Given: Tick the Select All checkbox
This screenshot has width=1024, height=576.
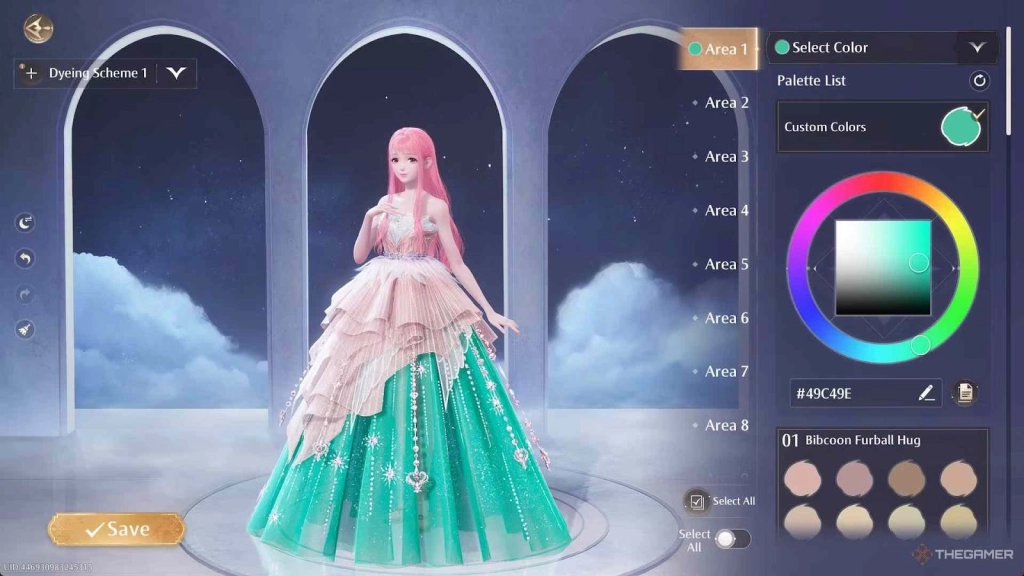Looking at the screenshot, I should tap(697, 501).
